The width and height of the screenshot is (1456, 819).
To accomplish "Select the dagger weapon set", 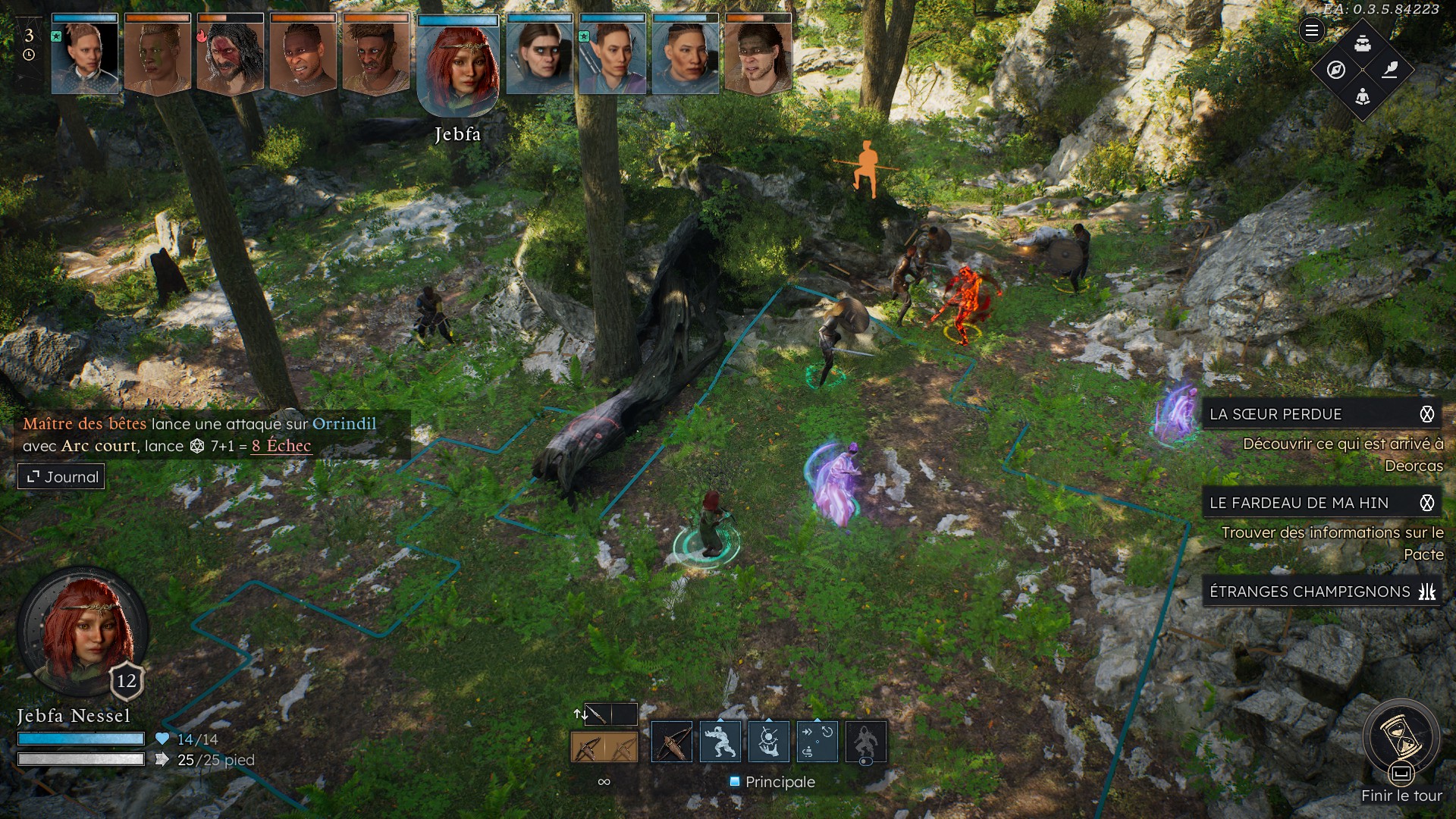I will point(597,714).
